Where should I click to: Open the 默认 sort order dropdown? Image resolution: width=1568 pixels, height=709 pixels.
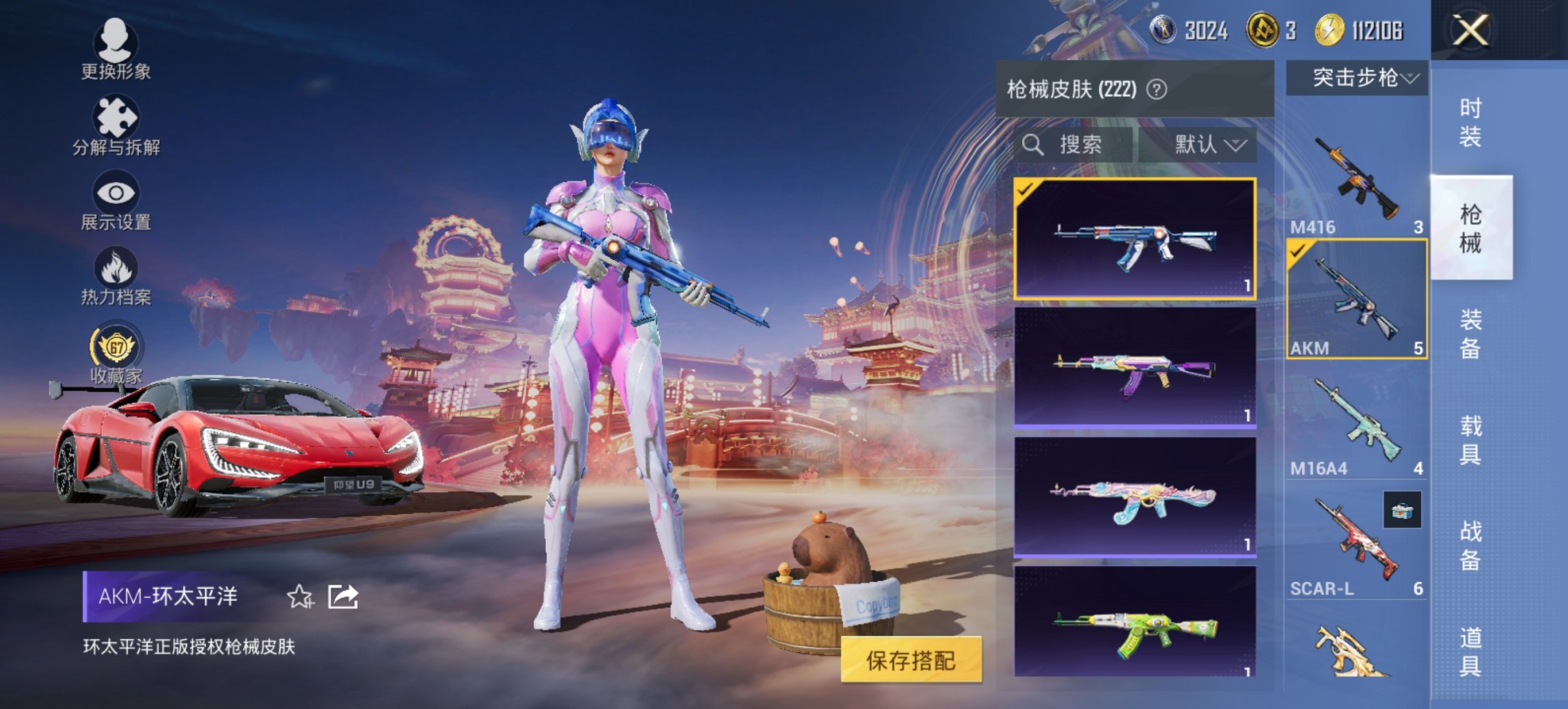[1208, 145]
